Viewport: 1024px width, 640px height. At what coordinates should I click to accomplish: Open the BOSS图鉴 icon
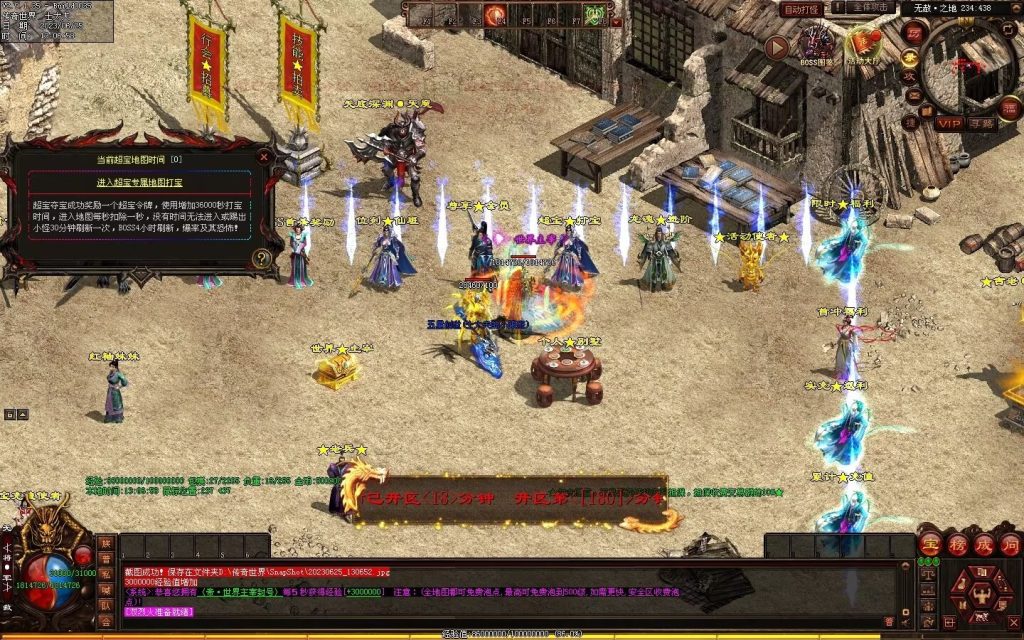coord(816,45)
